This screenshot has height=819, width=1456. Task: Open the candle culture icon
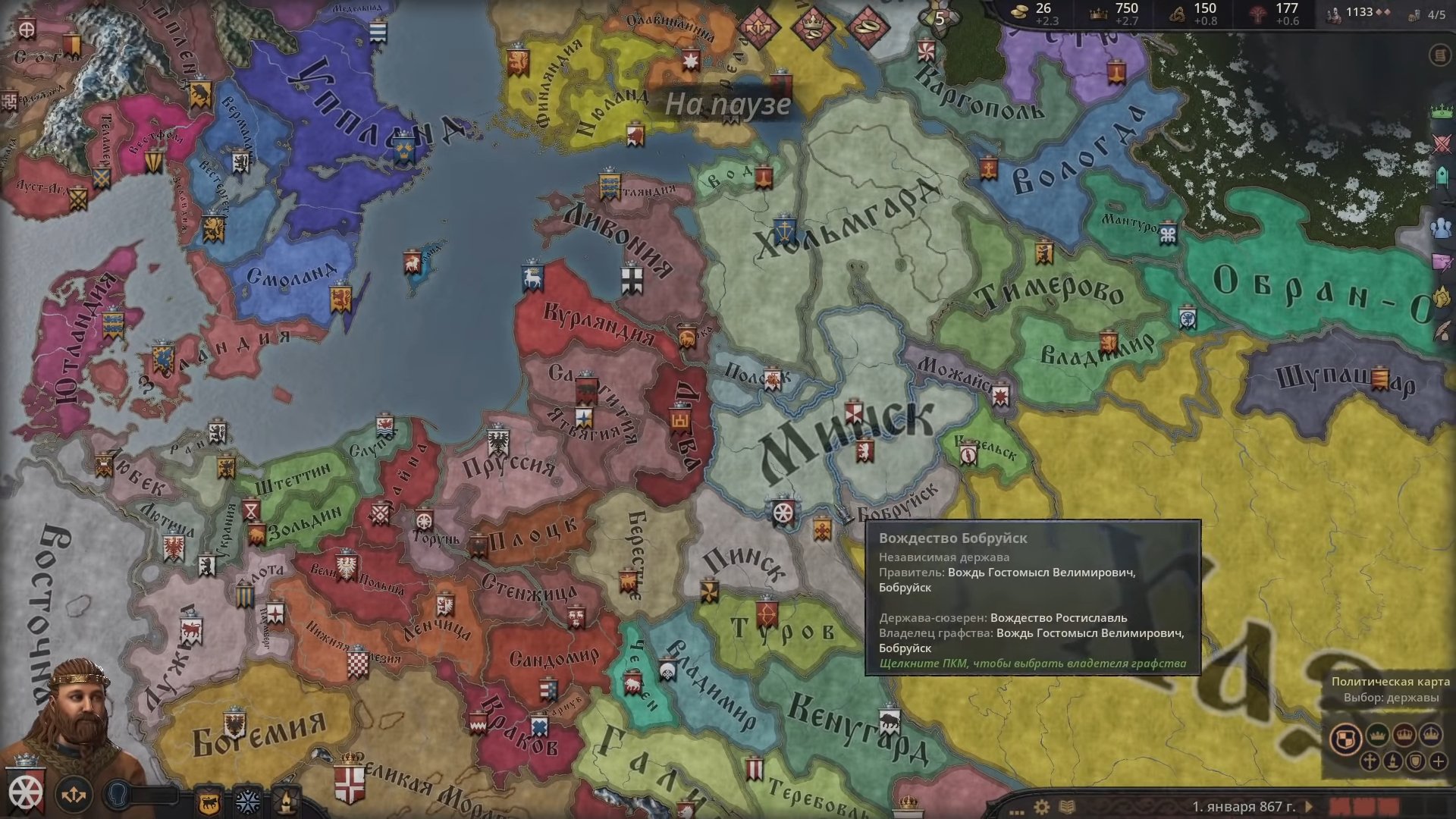[x=284, y=801]
